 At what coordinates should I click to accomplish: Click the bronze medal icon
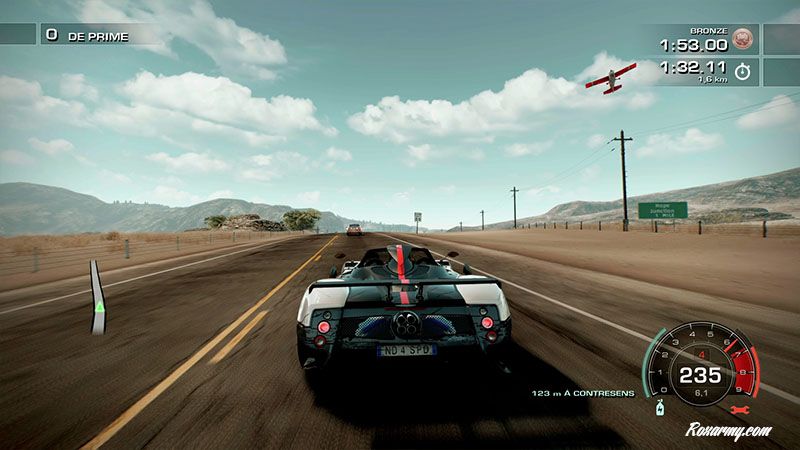point(742,40)
